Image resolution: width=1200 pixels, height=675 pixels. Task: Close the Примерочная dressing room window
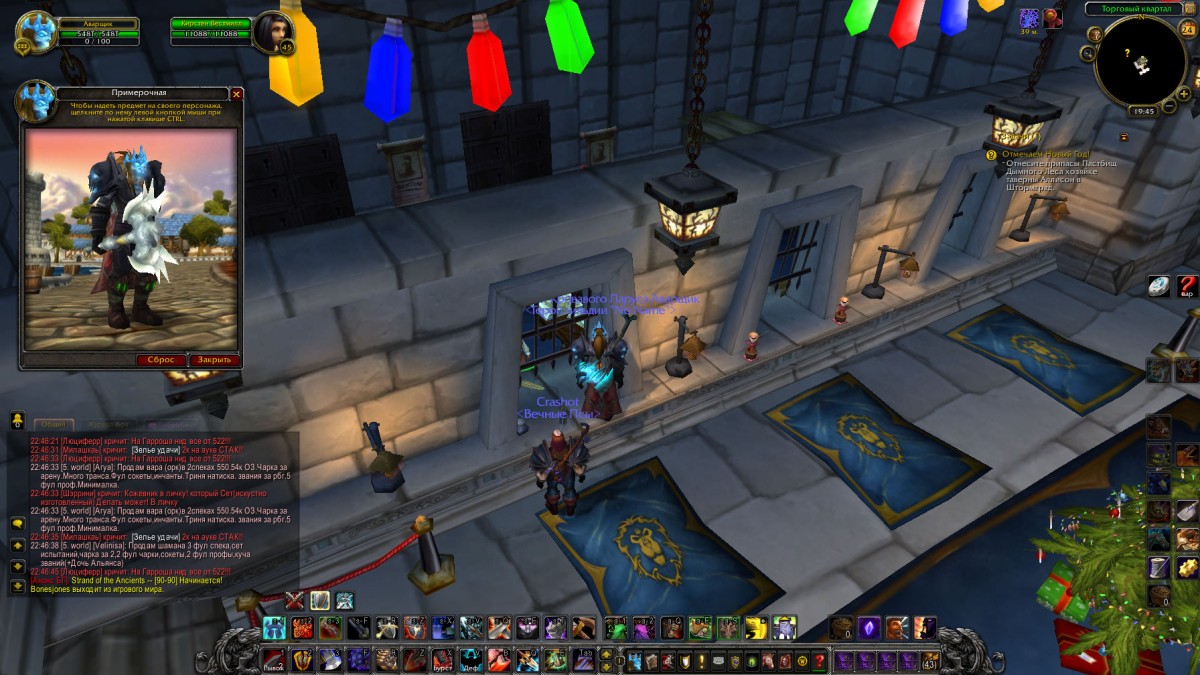(237, 94)
